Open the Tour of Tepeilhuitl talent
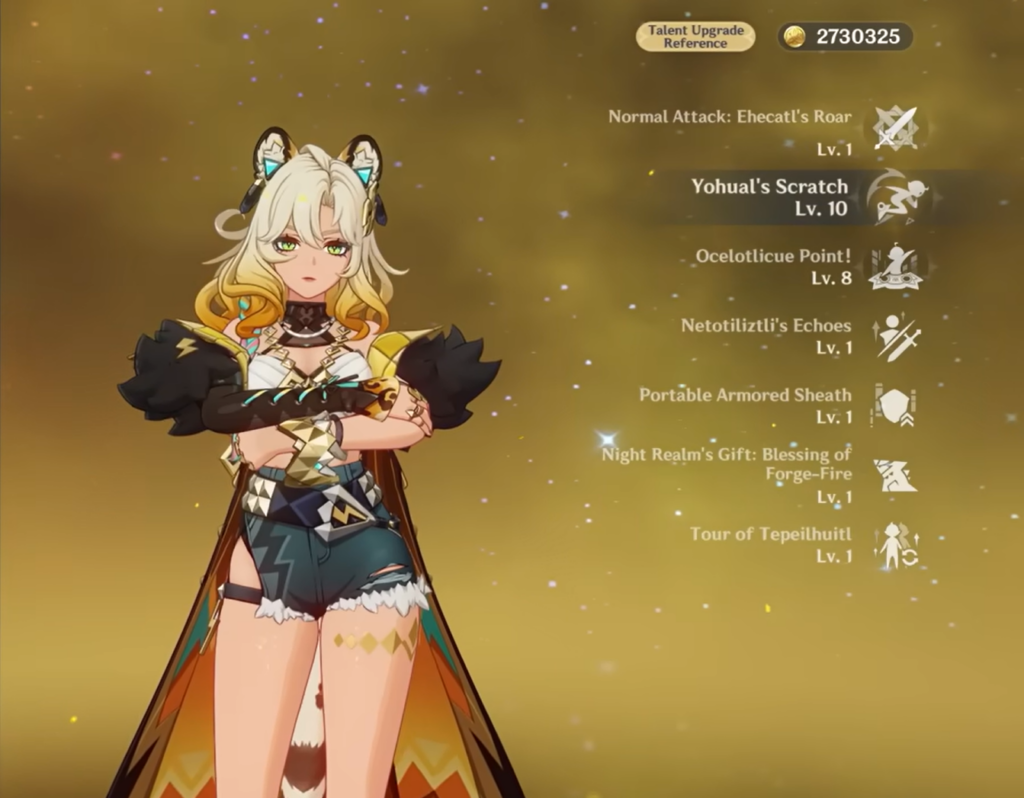 pos(895,545)
